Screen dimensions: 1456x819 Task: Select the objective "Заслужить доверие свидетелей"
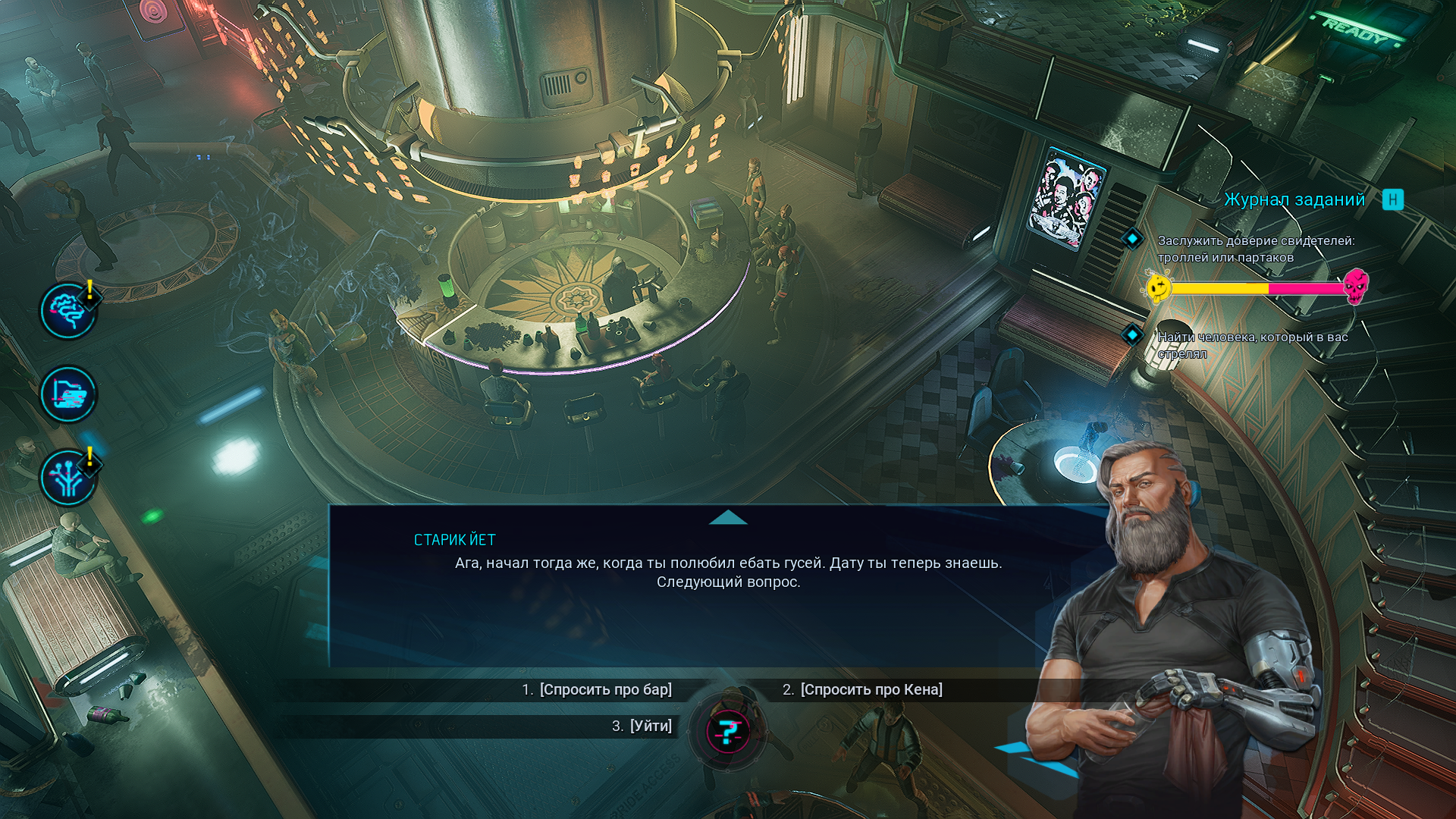(x=1255, y=249)
